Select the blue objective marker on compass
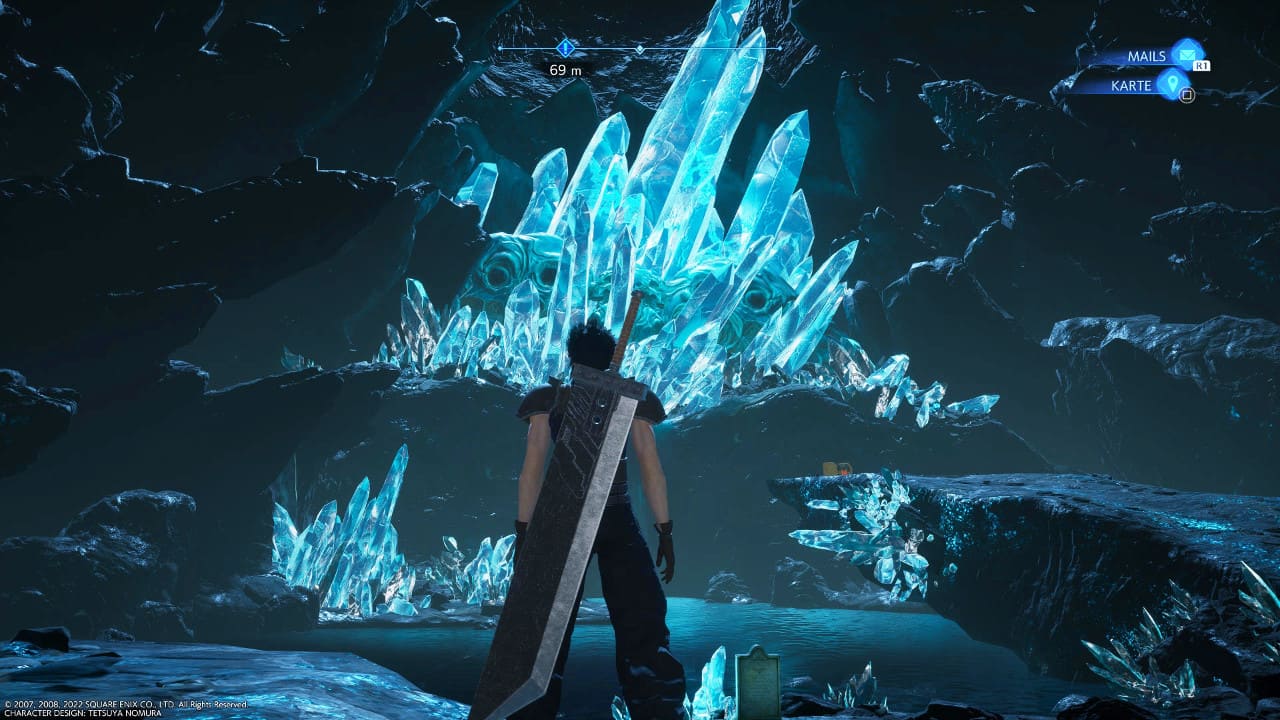 [566, 47]
